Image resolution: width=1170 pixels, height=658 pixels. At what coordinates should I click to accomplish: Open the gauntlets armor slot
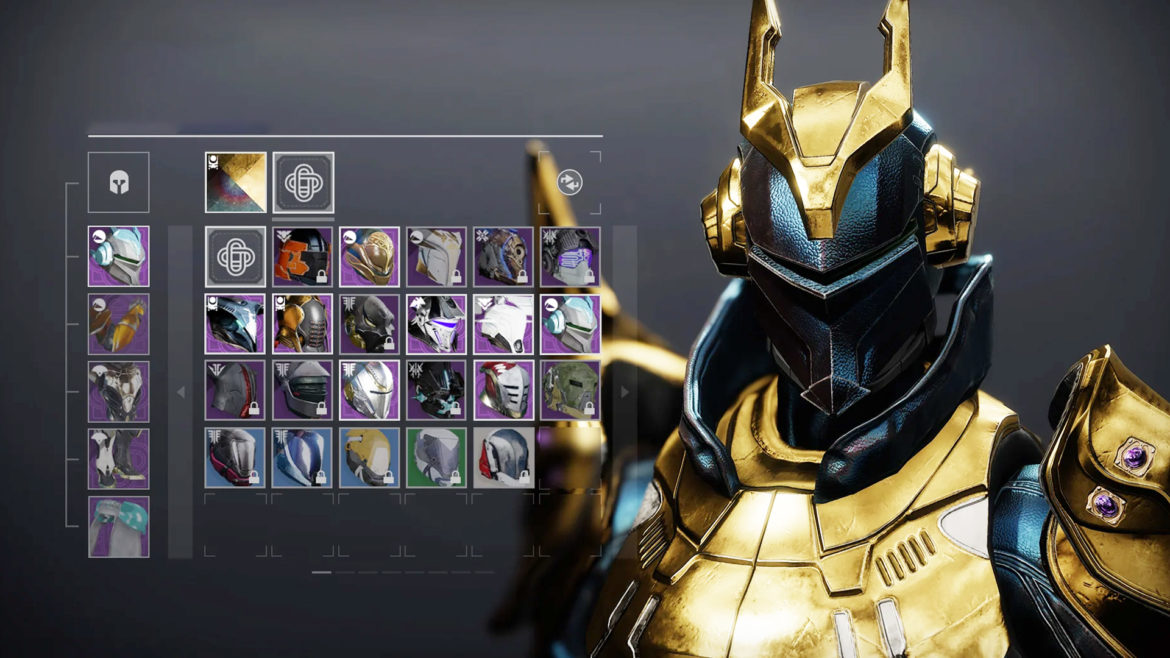point(118,324)
